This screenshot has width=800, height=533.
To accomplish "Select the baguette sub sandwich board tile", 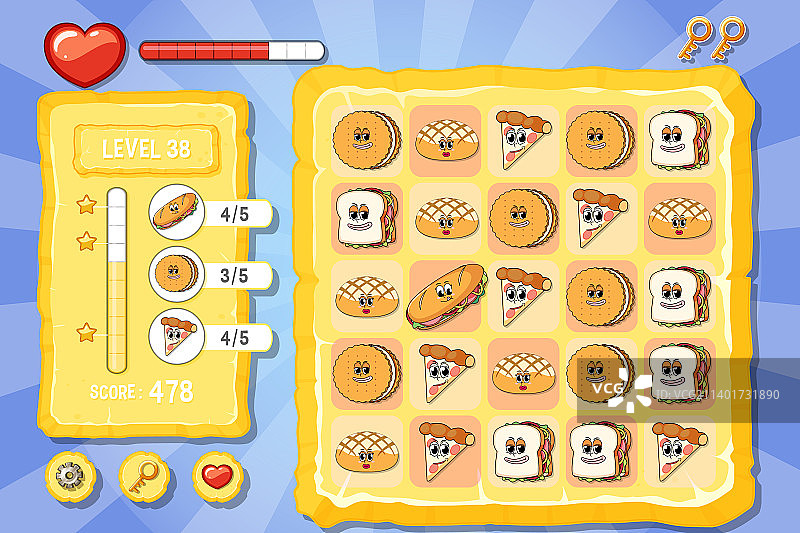I will tap(444, 296).
